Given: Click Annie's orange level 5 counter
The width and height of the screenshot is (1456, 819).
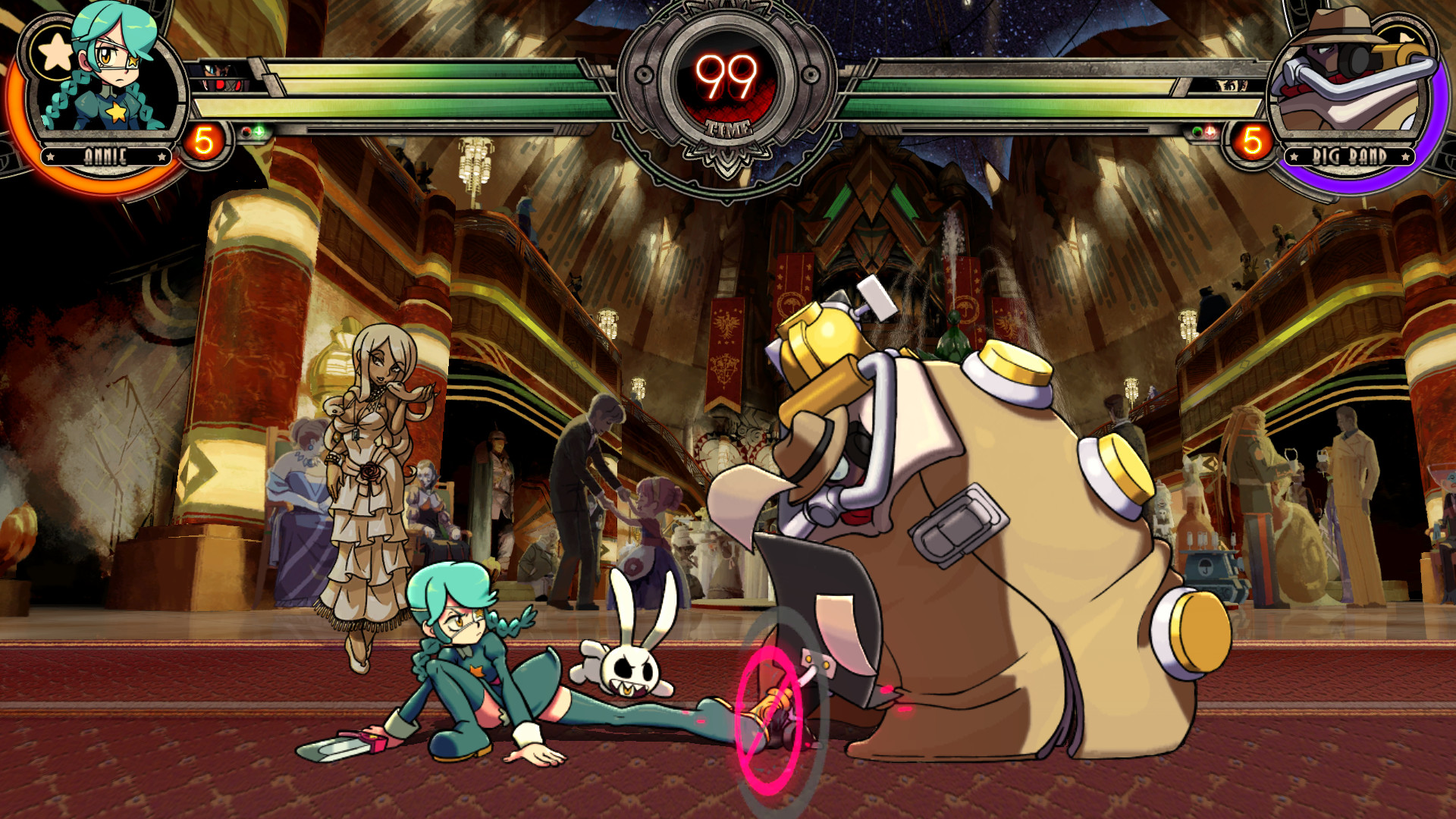Looking at the screenshot, I should 202,140.
